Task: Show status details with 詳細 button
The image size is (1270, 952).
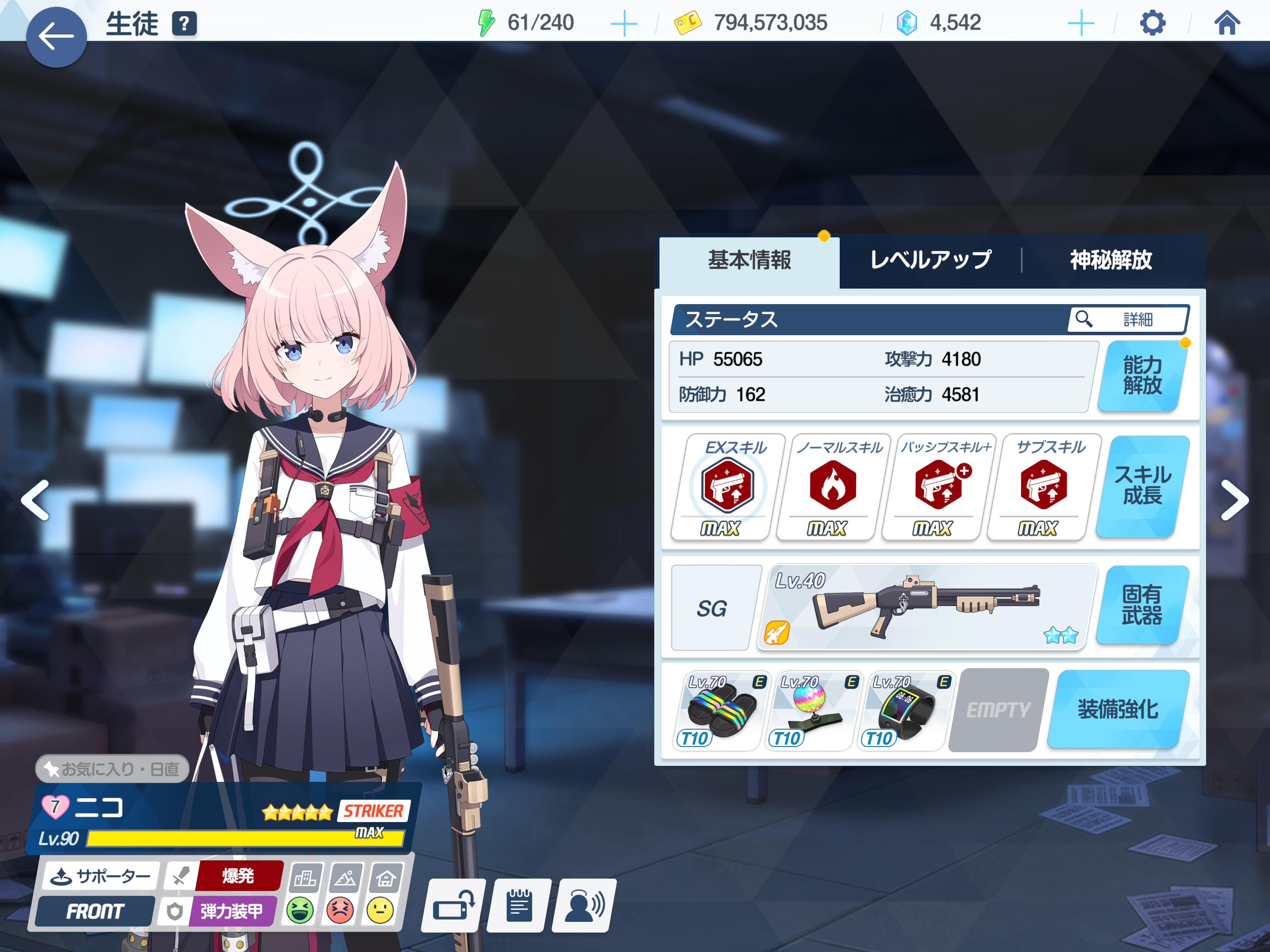Action: (x=1127, y=319)
